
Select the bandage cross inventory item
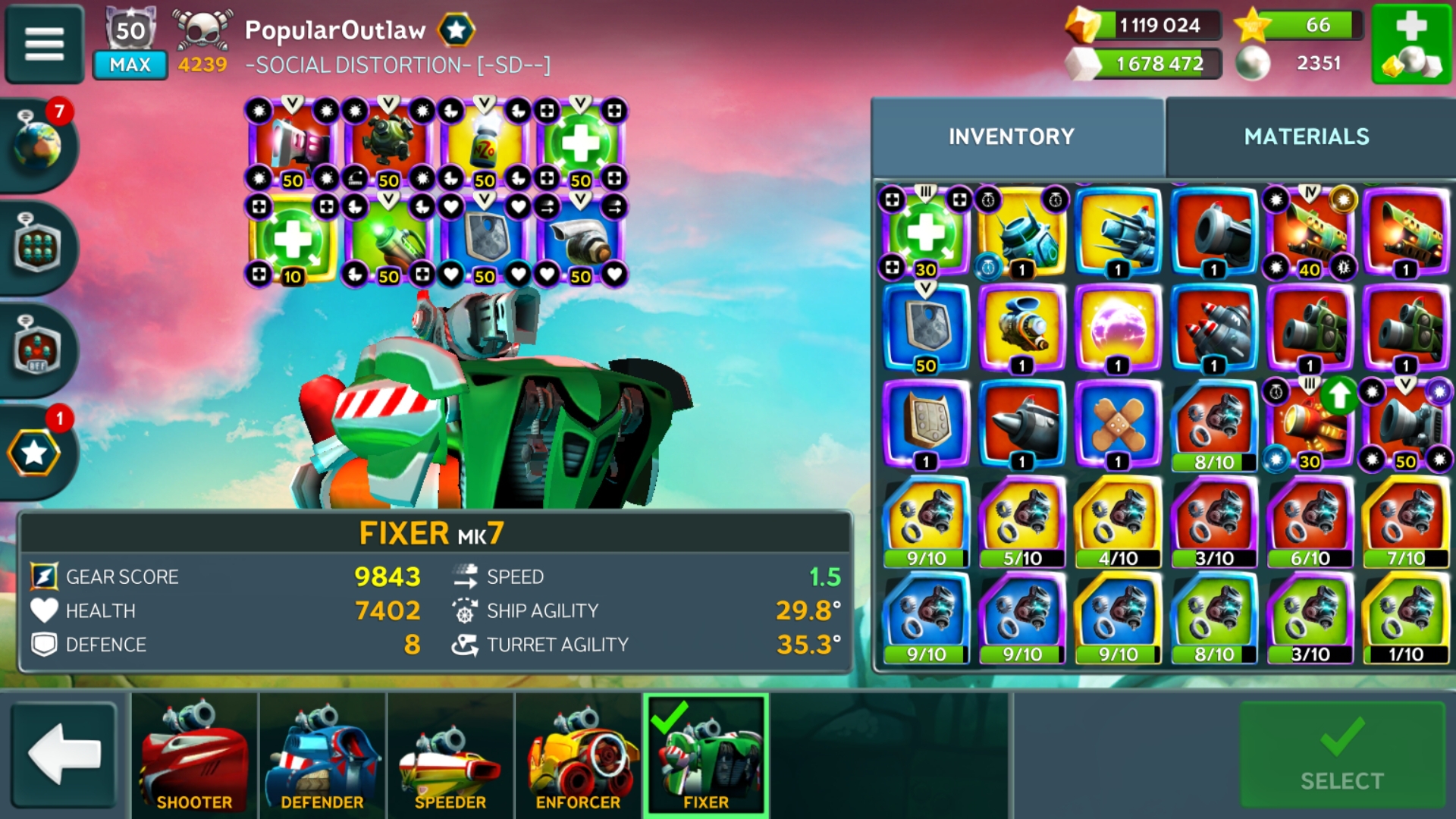1118,425
